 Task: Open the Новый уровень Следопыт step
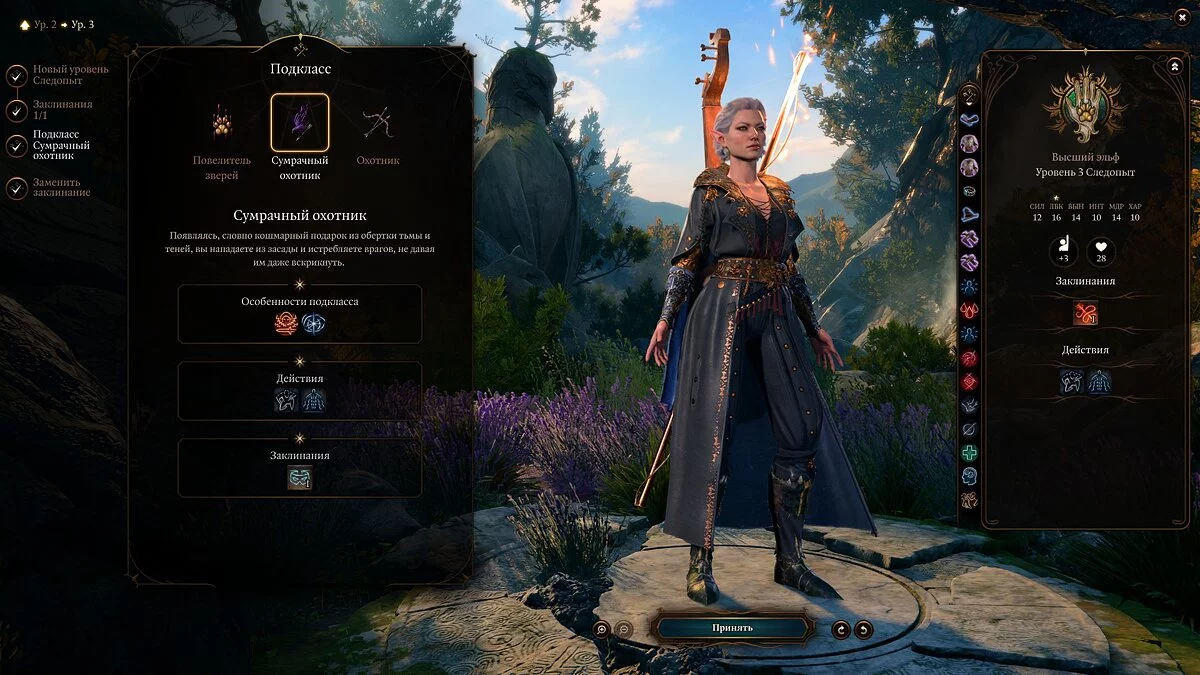17,75
